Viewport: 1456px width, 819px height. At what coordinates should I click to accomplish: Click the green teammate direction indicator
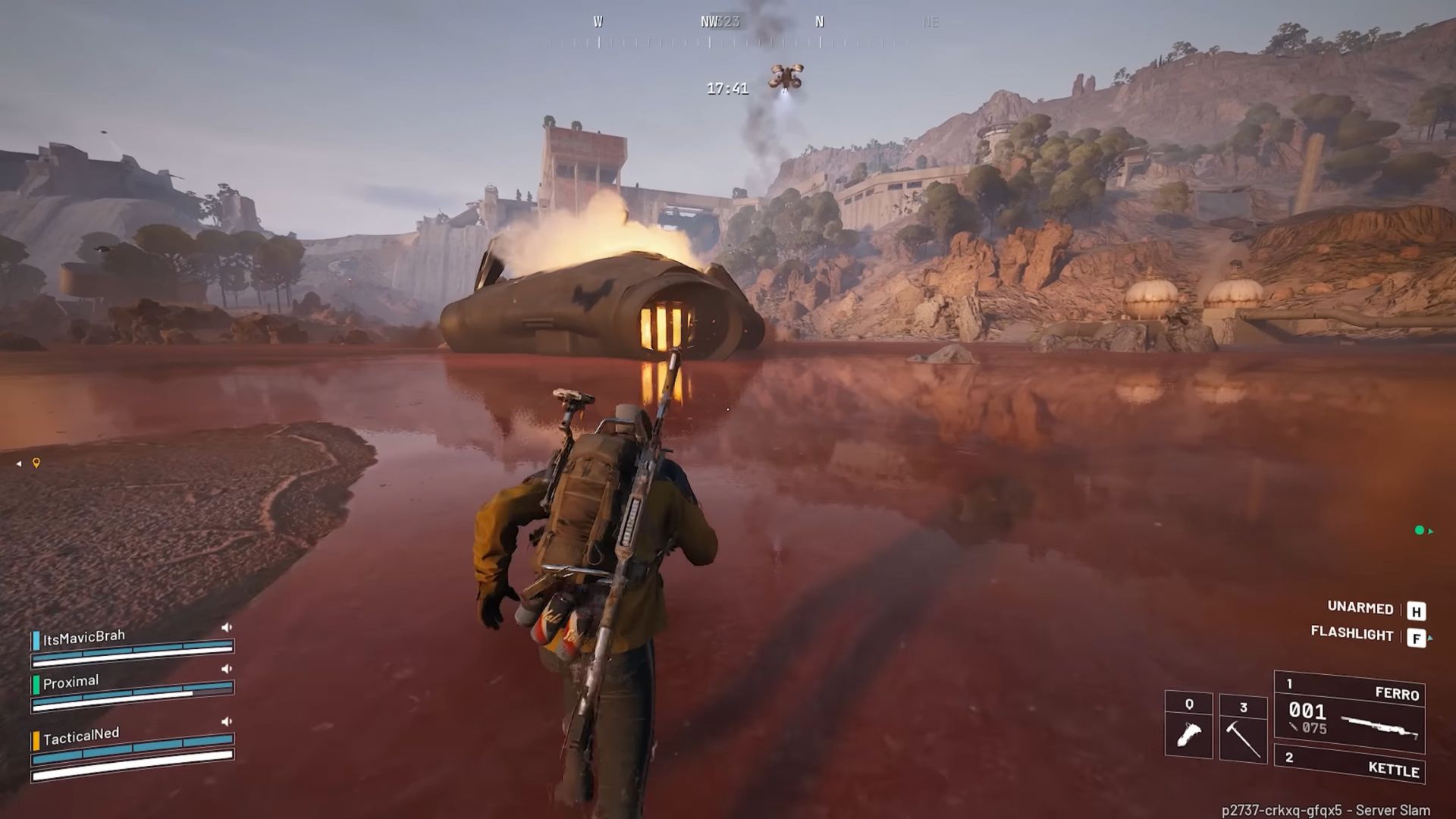[x=1420, y=531]
